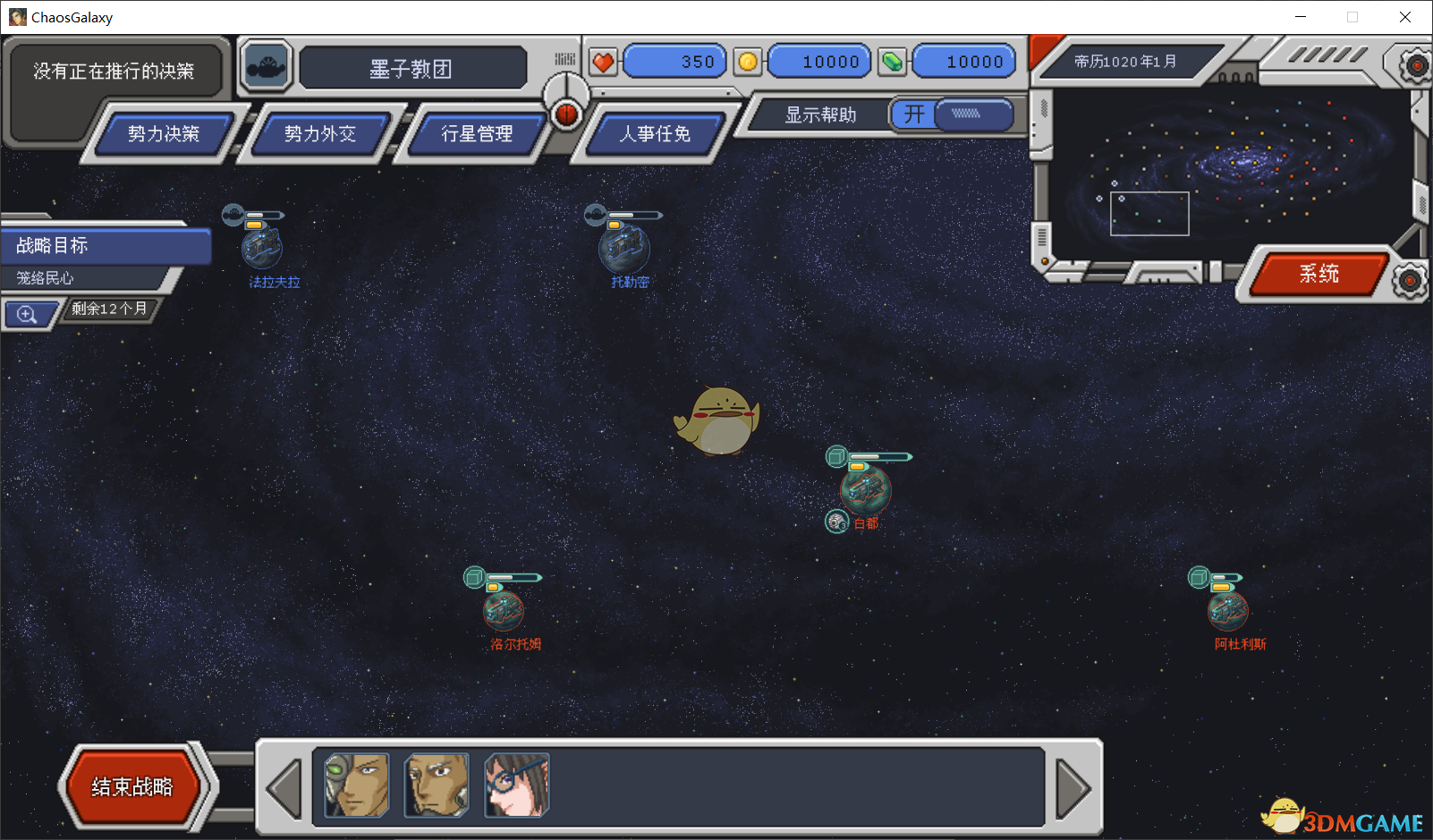Image resolution: width=1433 pixels, height=840 pixels.
Task: Show previous officers with left arrow
Action: pyautogui.click(x=285, y=788)
